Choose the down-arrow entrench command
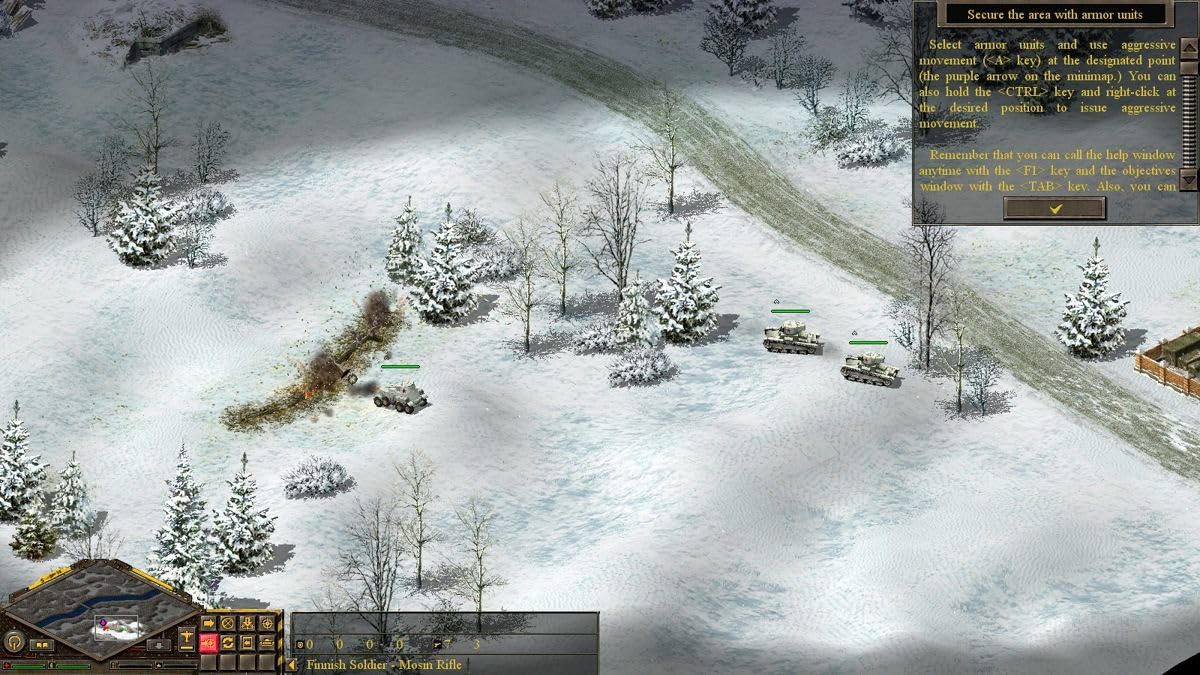 [x=247, y=623]
